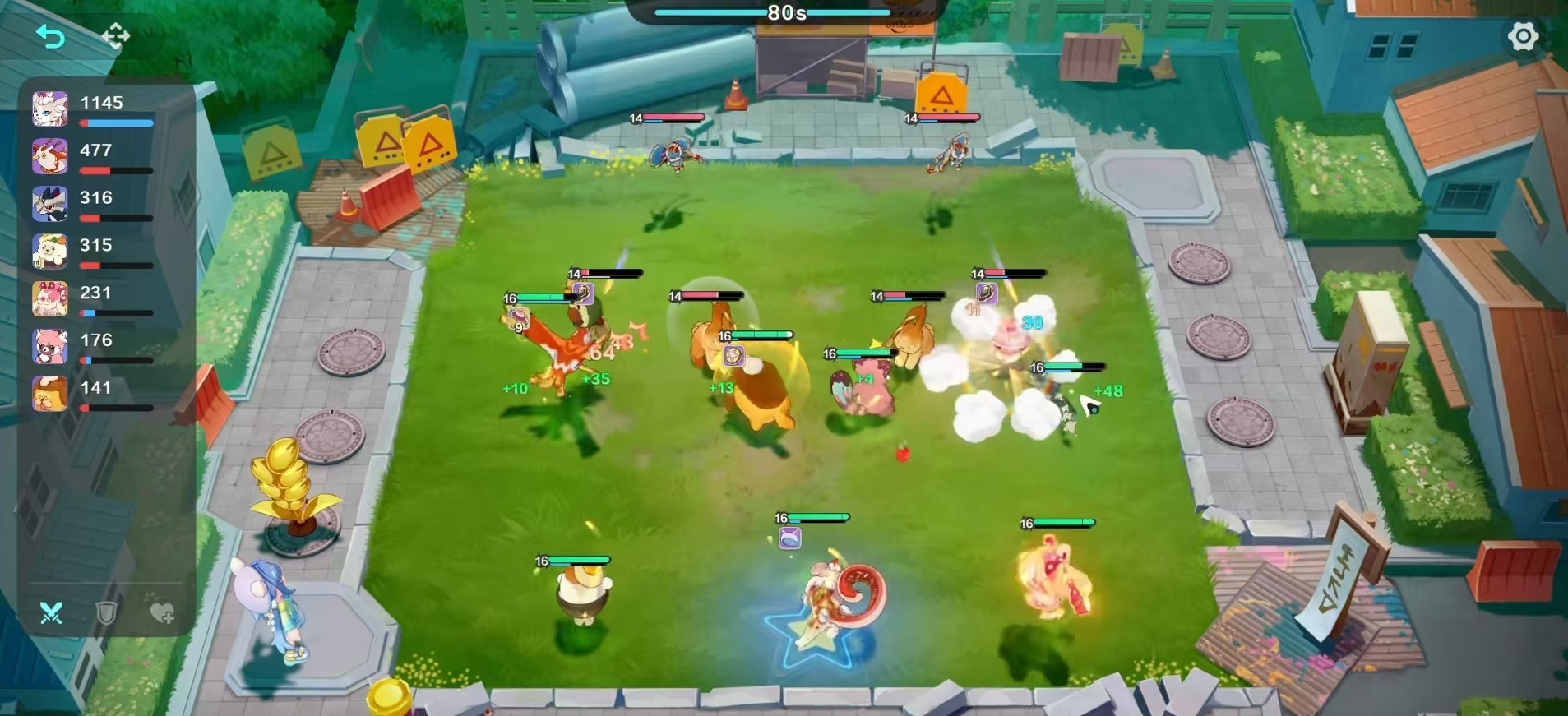Select the white fox portrait with 1145
1568x716 pixels.
[50, 109]
